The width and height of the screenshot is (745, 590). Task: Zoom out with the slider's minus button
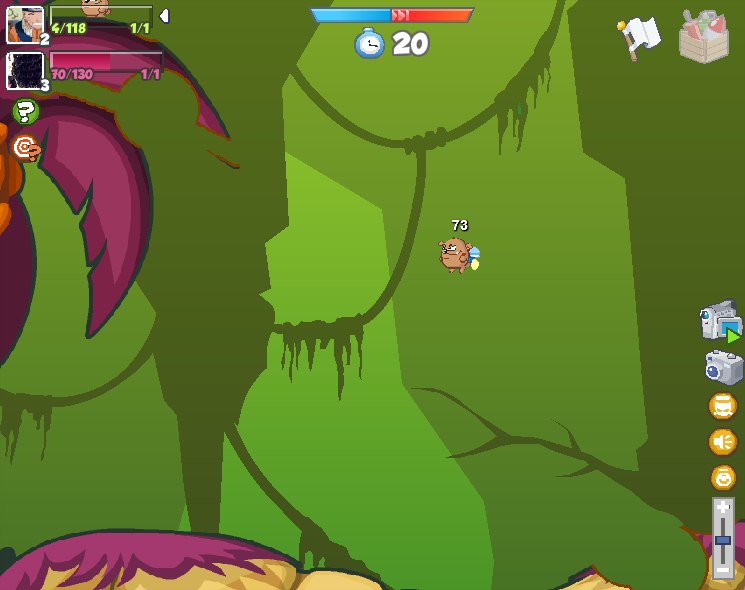pyautogui.click(x=722, y=570)
